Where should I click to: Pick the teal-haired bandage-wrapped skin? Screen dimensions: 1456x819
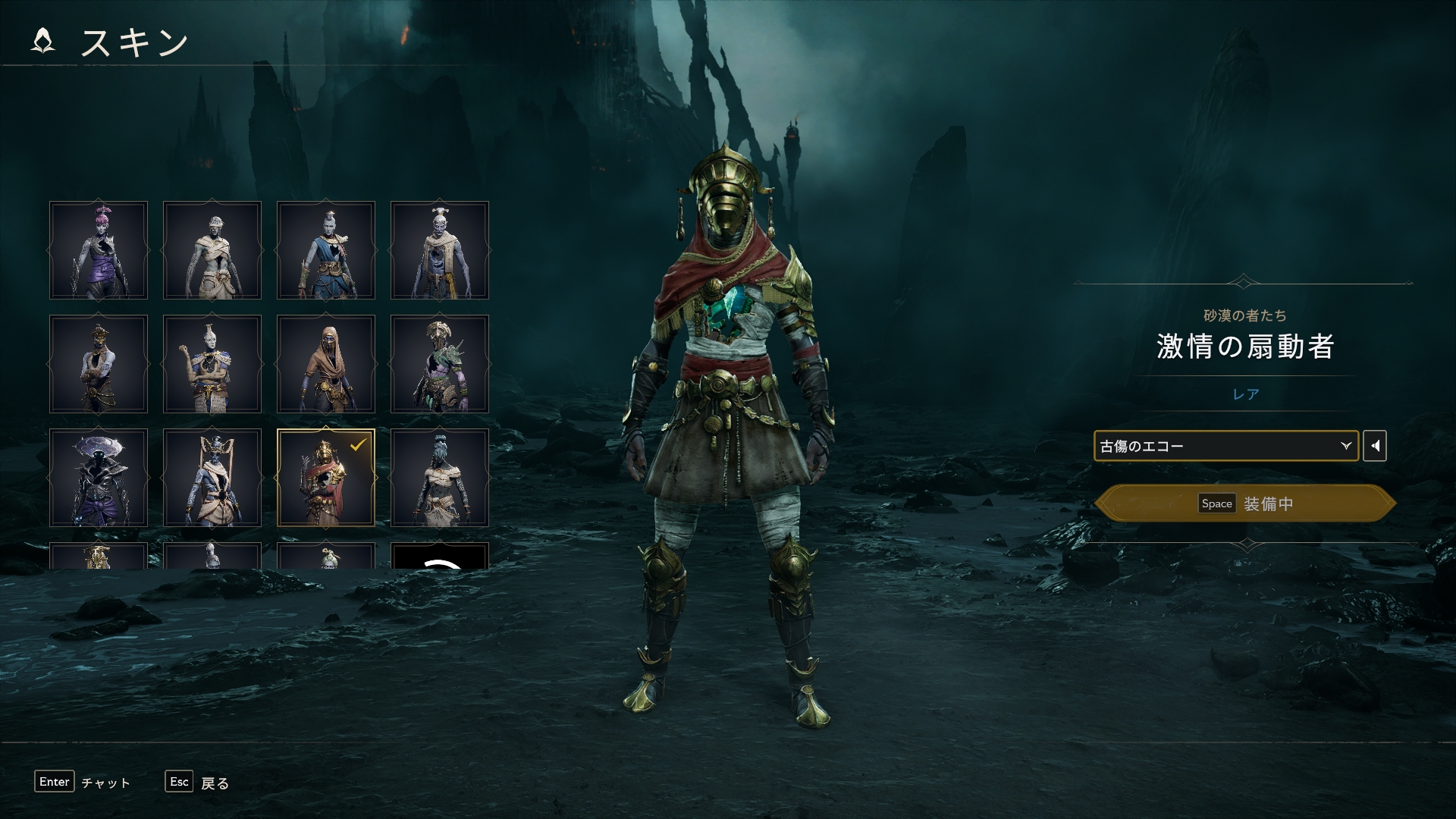(x=440, y=478)
